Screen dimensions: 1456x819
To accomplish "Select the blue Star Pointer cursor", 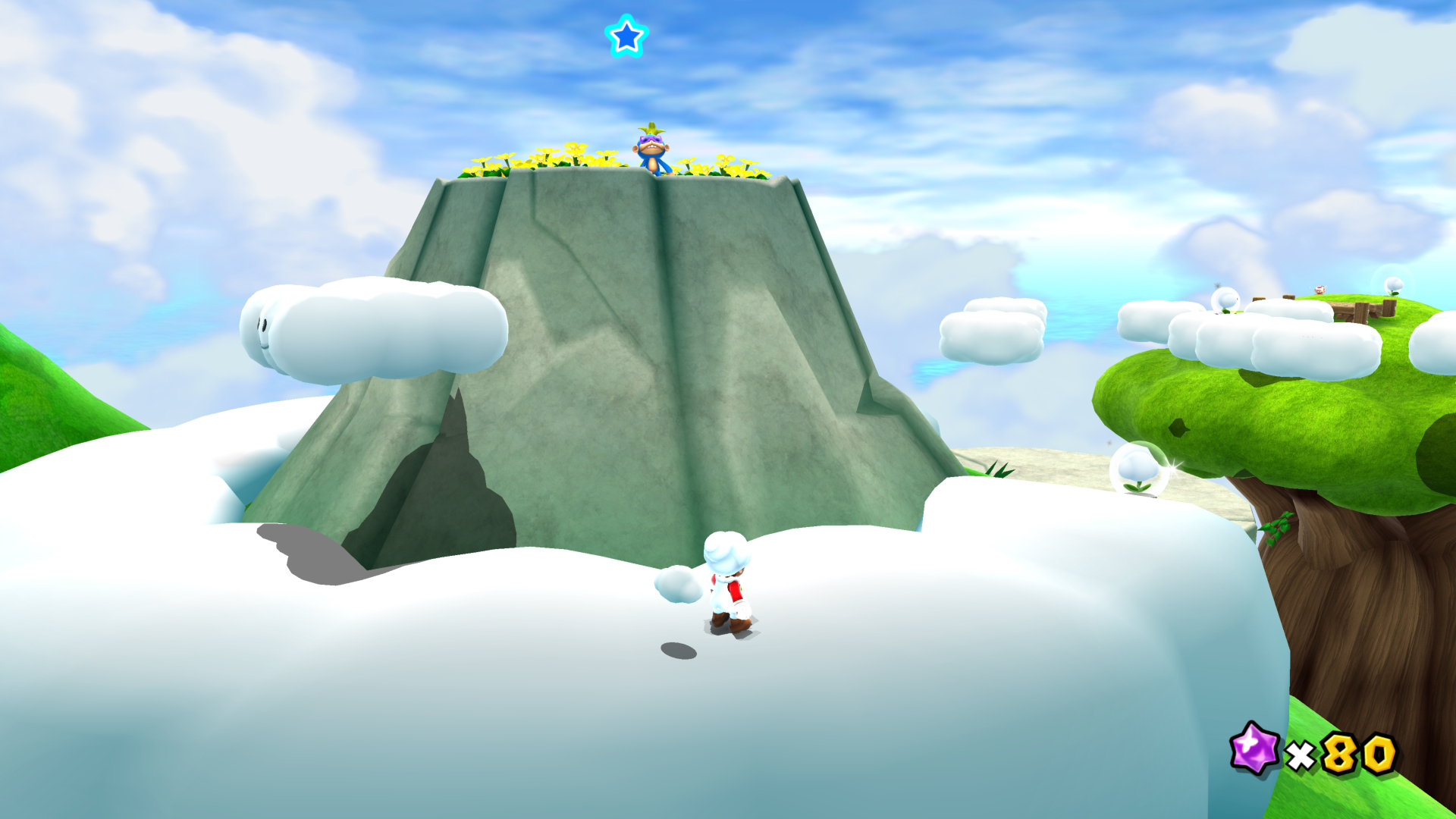I will 626,36.
